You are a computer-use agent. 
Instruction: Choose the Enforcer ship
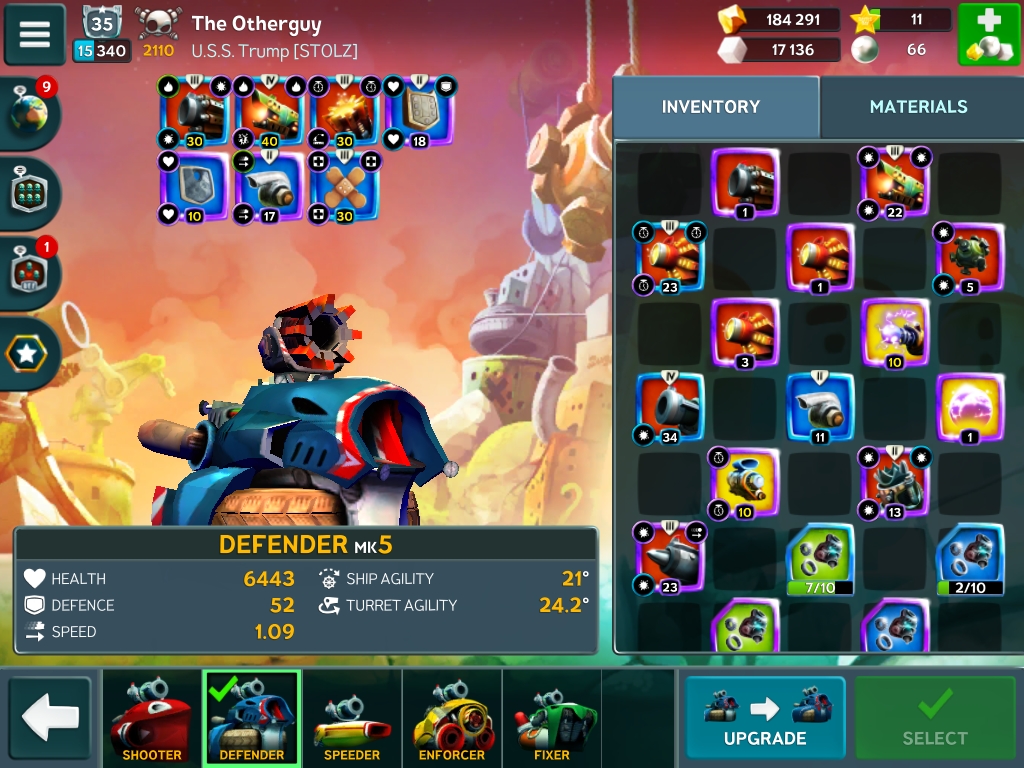(452, 717)
